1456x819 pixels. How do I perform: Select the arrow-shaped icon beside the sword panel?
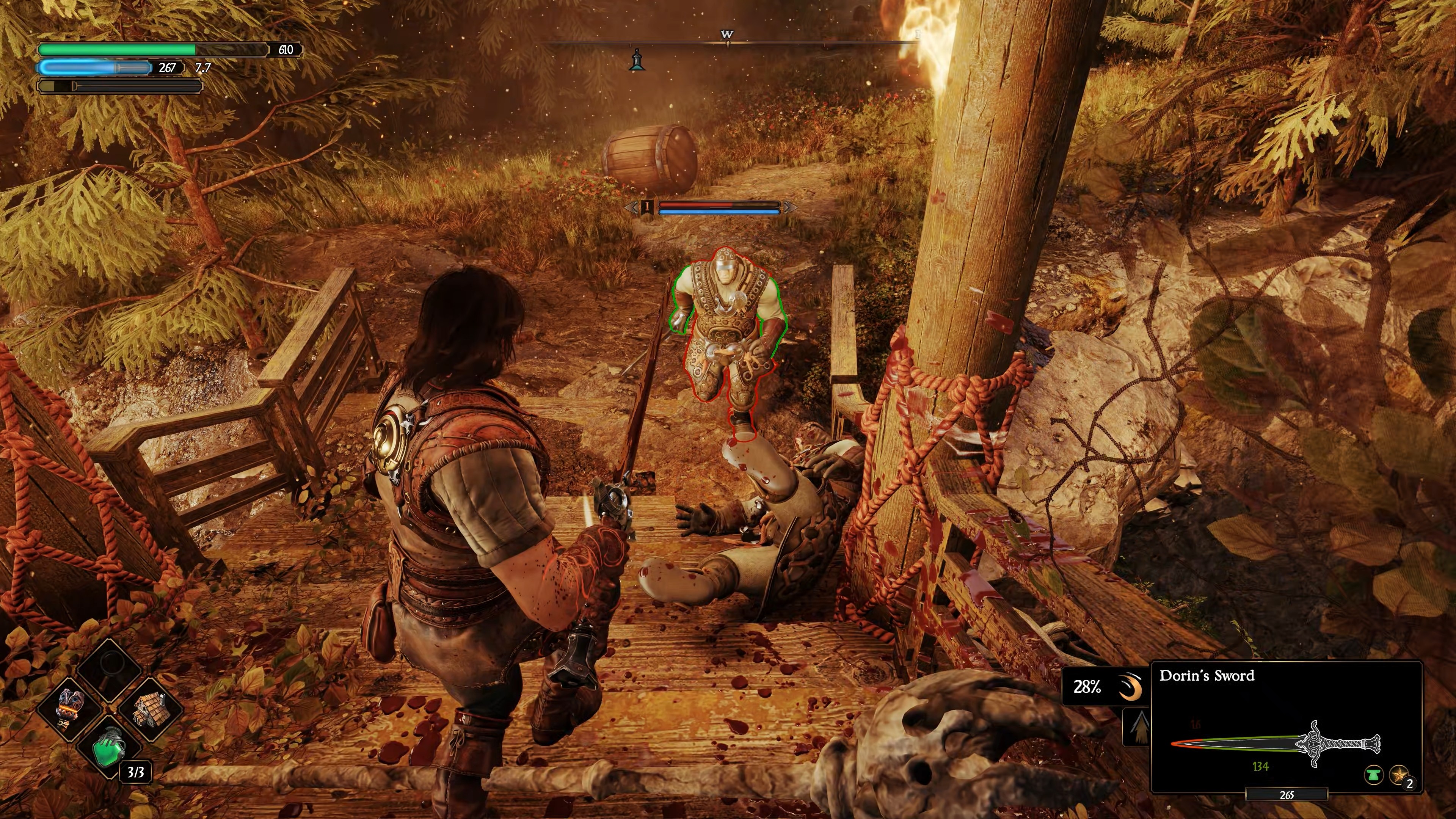coord(1137,728)
